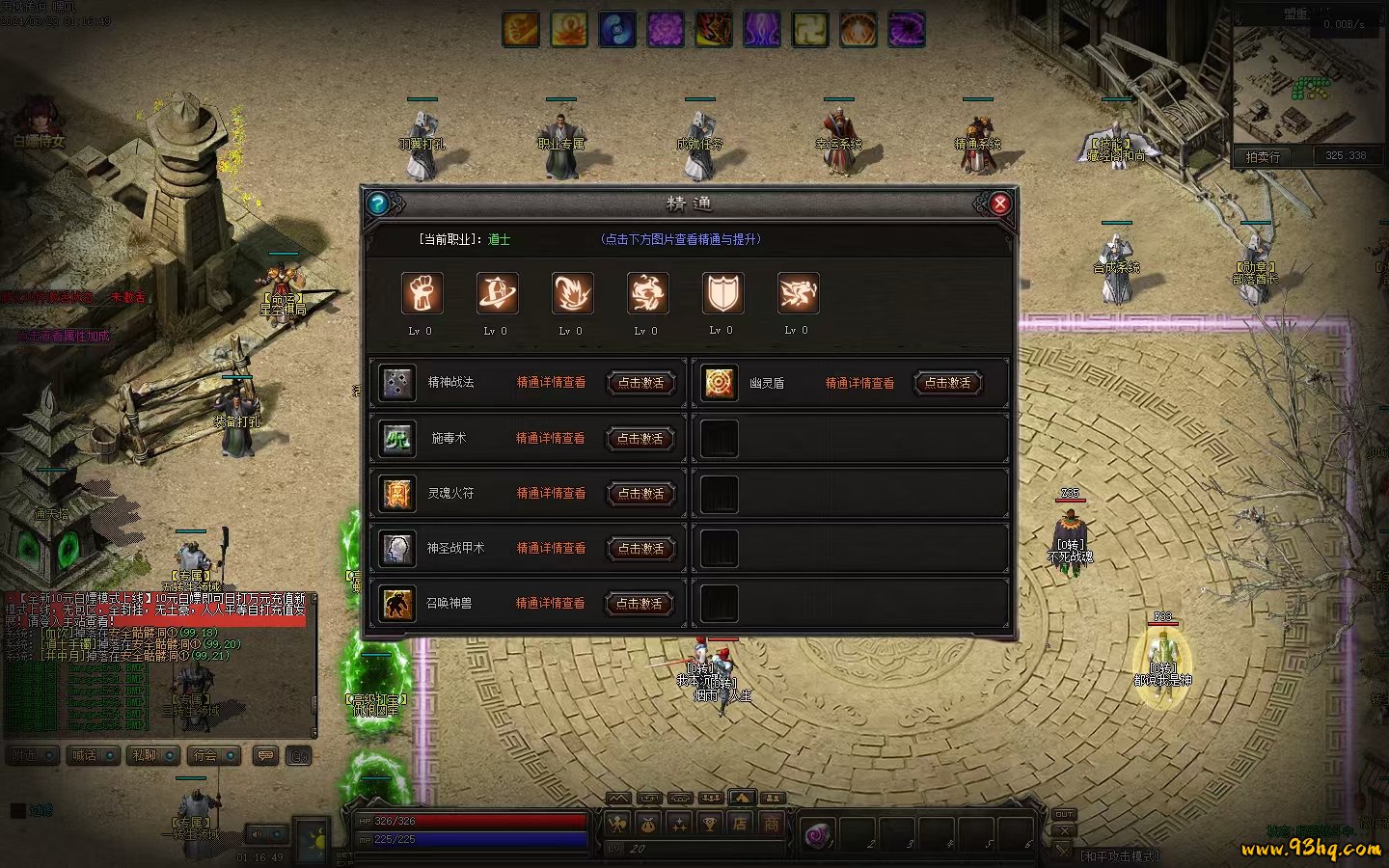This screenshot has width=1389, height=868.
Task: Select the shield mastery icon
Action: [x=722, y=293]
